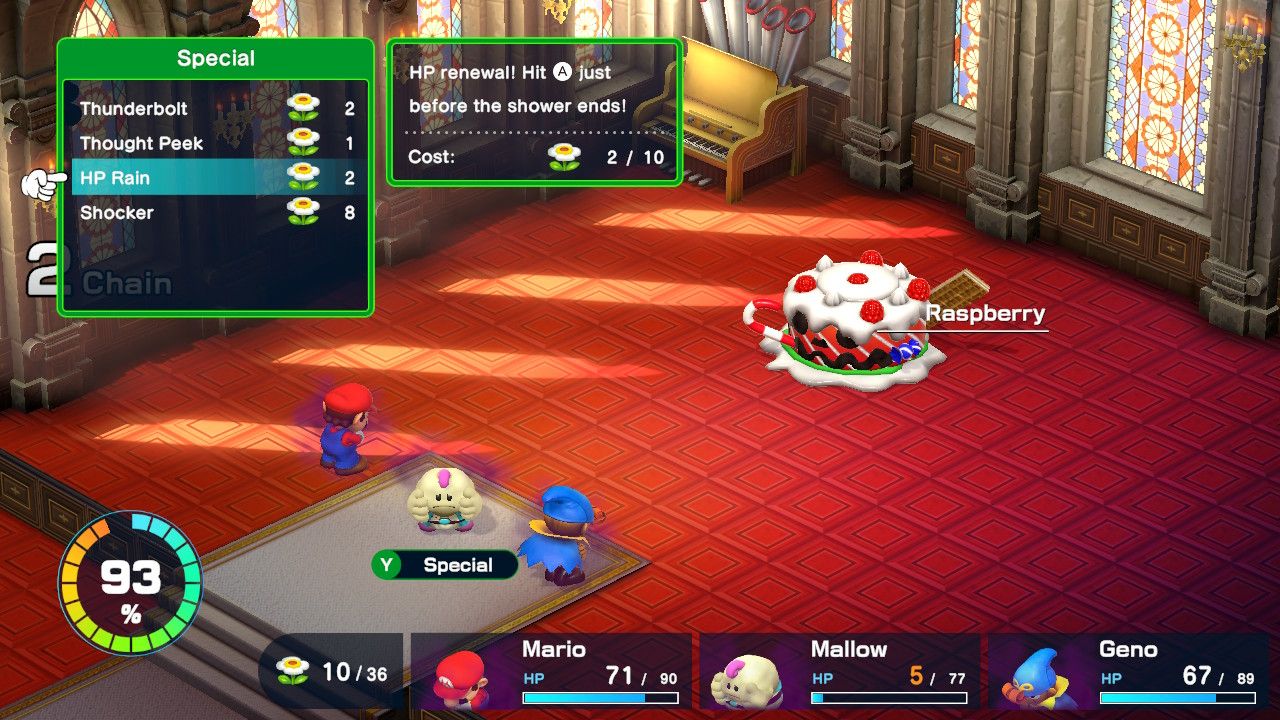This screenshot has width=1280, height=720.
Task: Choose Thought Peek in the Special list
Action: click(141, 143)
